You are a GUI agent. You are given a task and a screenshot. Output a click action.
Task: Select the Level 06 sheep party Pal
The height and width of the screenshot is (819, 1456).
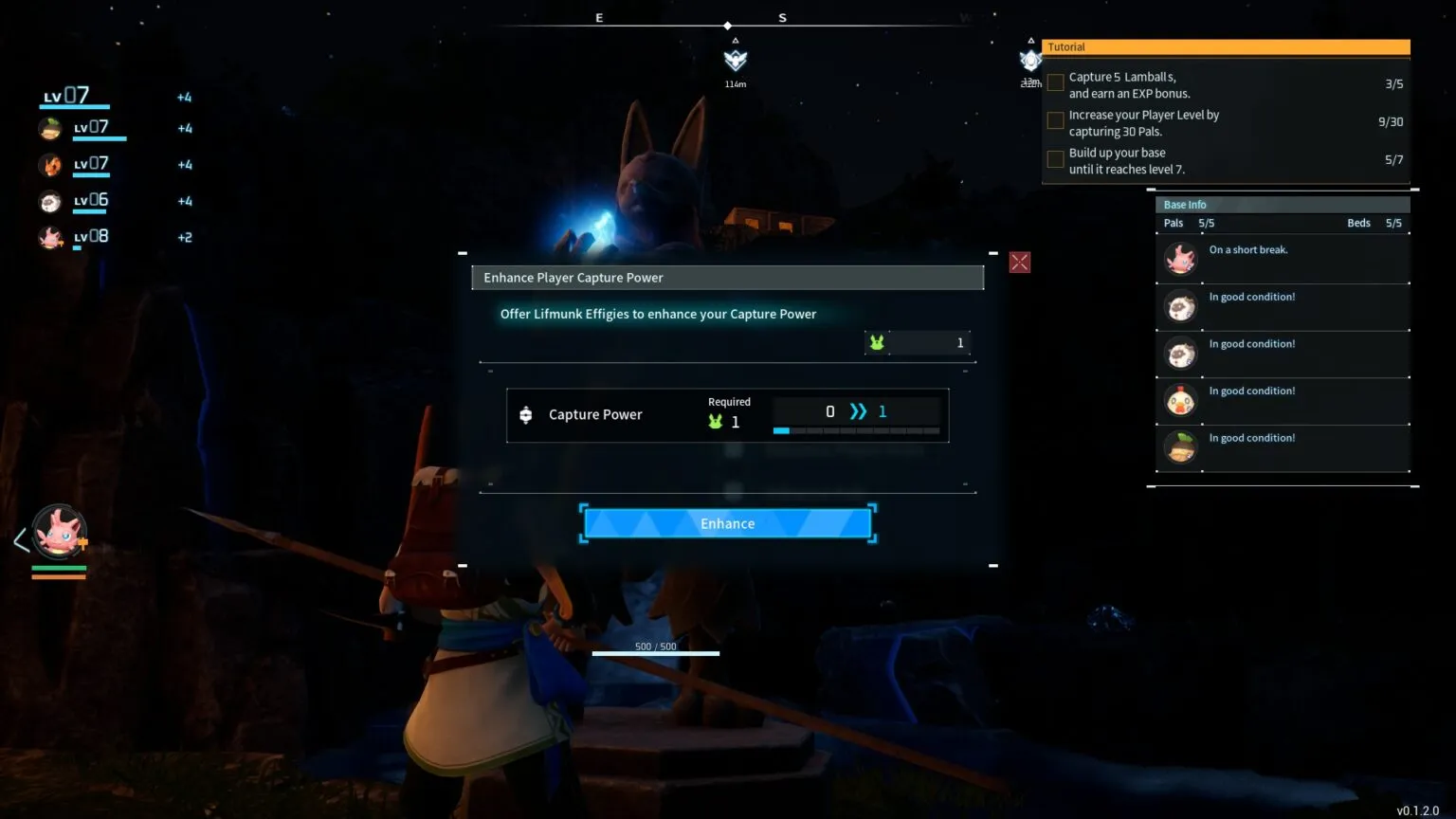click(51, 201)
